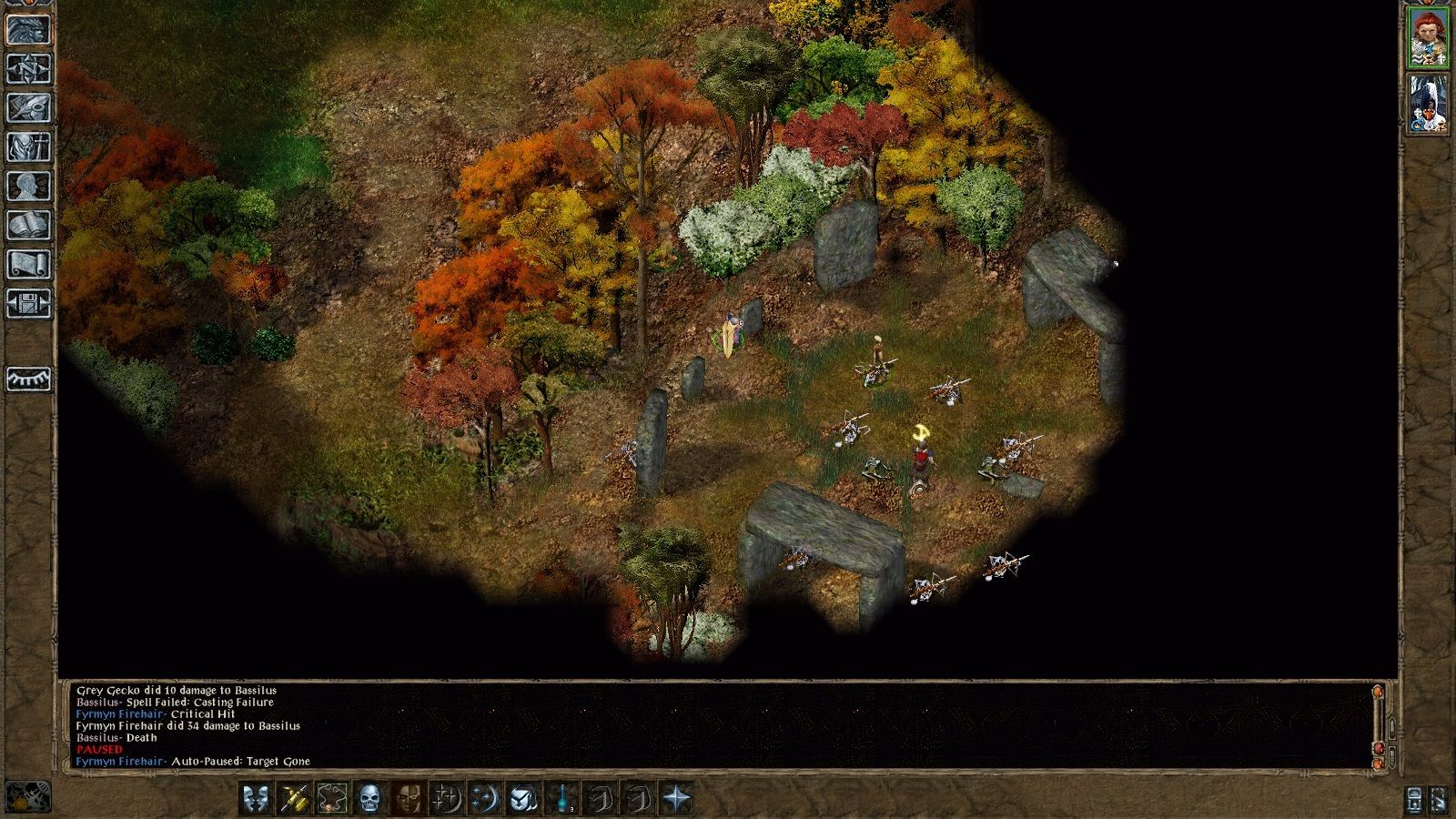Open the four-pointed star special abilities
This screenshot has height=819, width=1456.
click(x=677, y=799)
